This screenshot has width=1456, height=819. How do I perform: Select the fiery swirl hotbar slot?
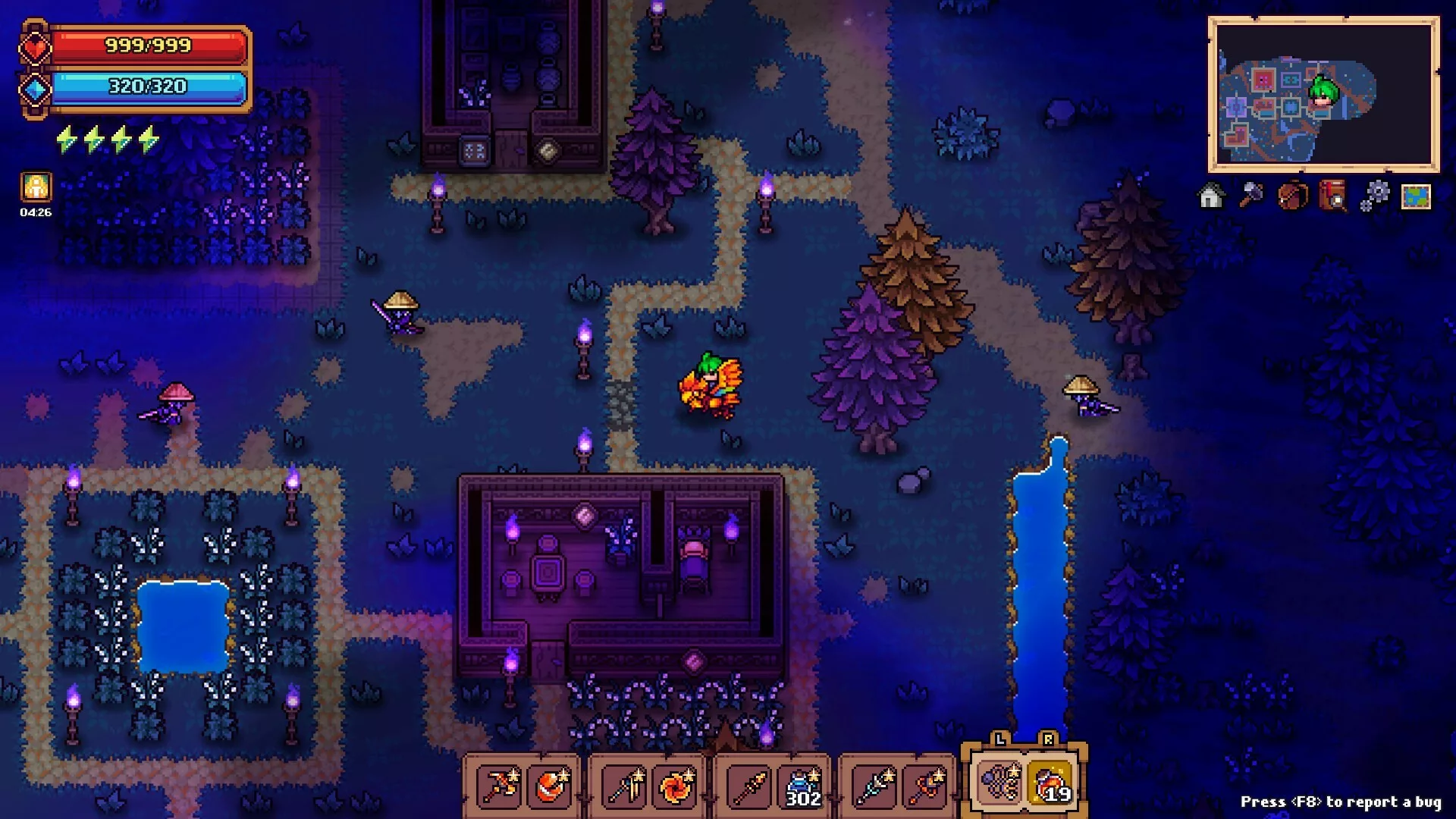click(676, 786)
